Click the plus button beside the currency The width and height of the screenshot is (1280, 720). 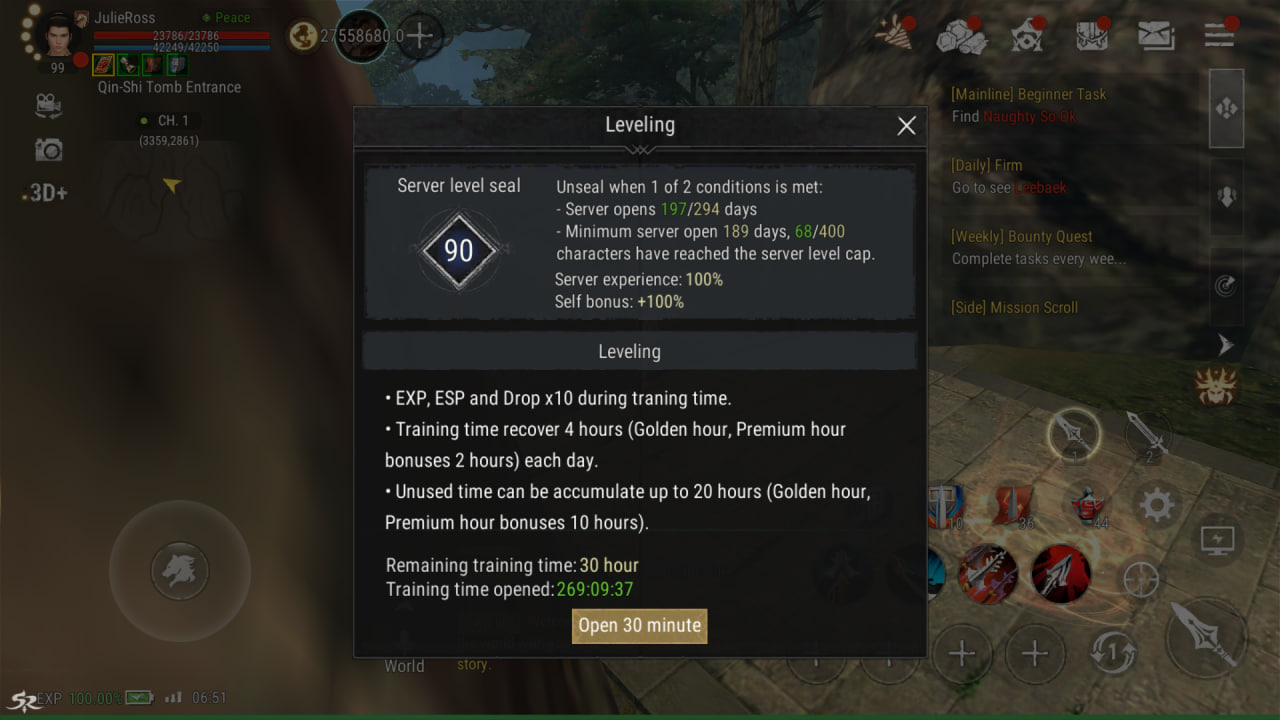[x=420, y=37]
